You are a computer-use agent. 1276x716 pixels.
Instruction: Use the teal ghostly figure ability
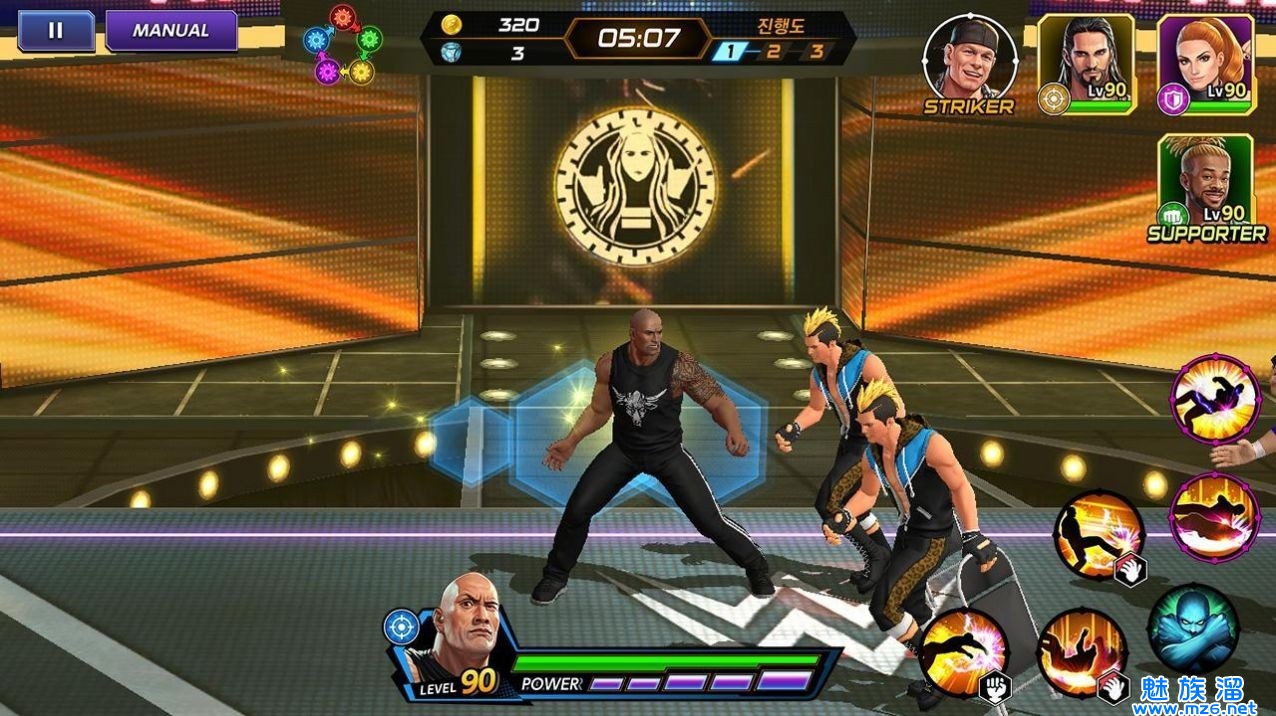click(x=1193, y=629)
